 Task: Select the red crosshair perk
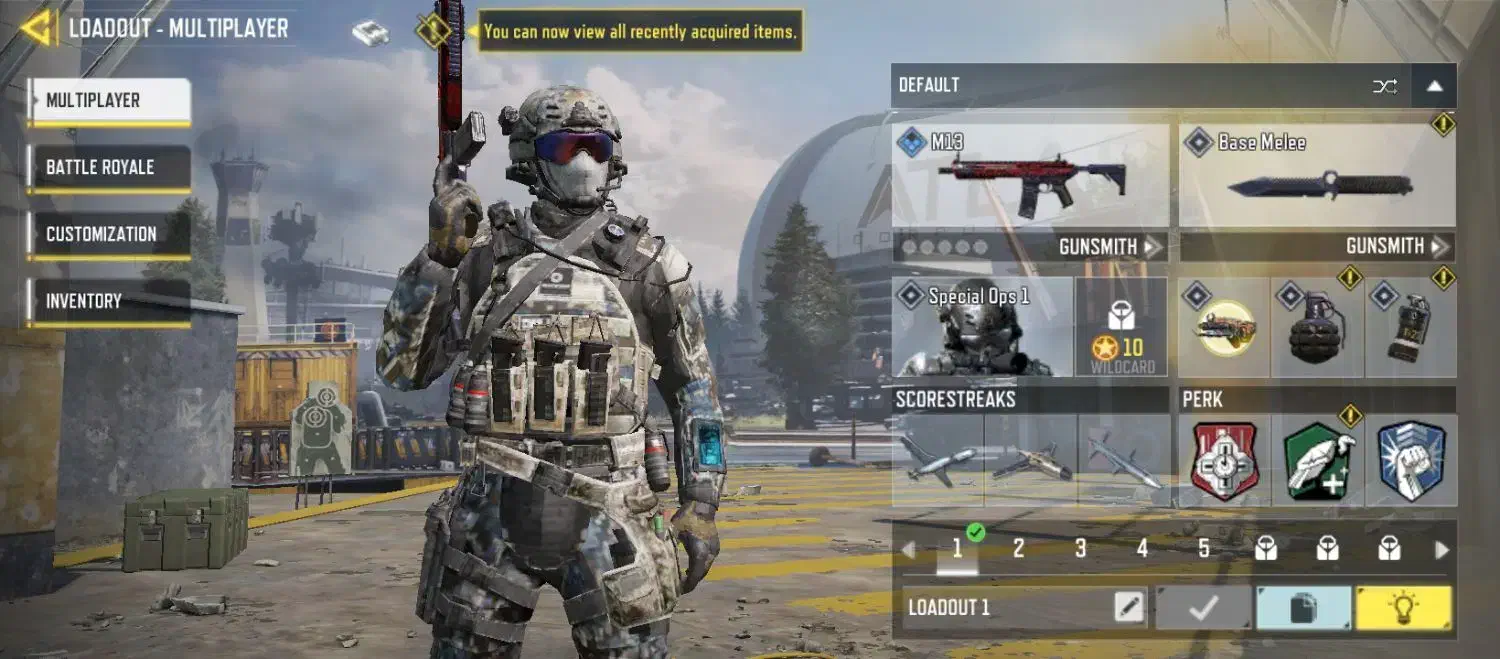[1225, 461]
